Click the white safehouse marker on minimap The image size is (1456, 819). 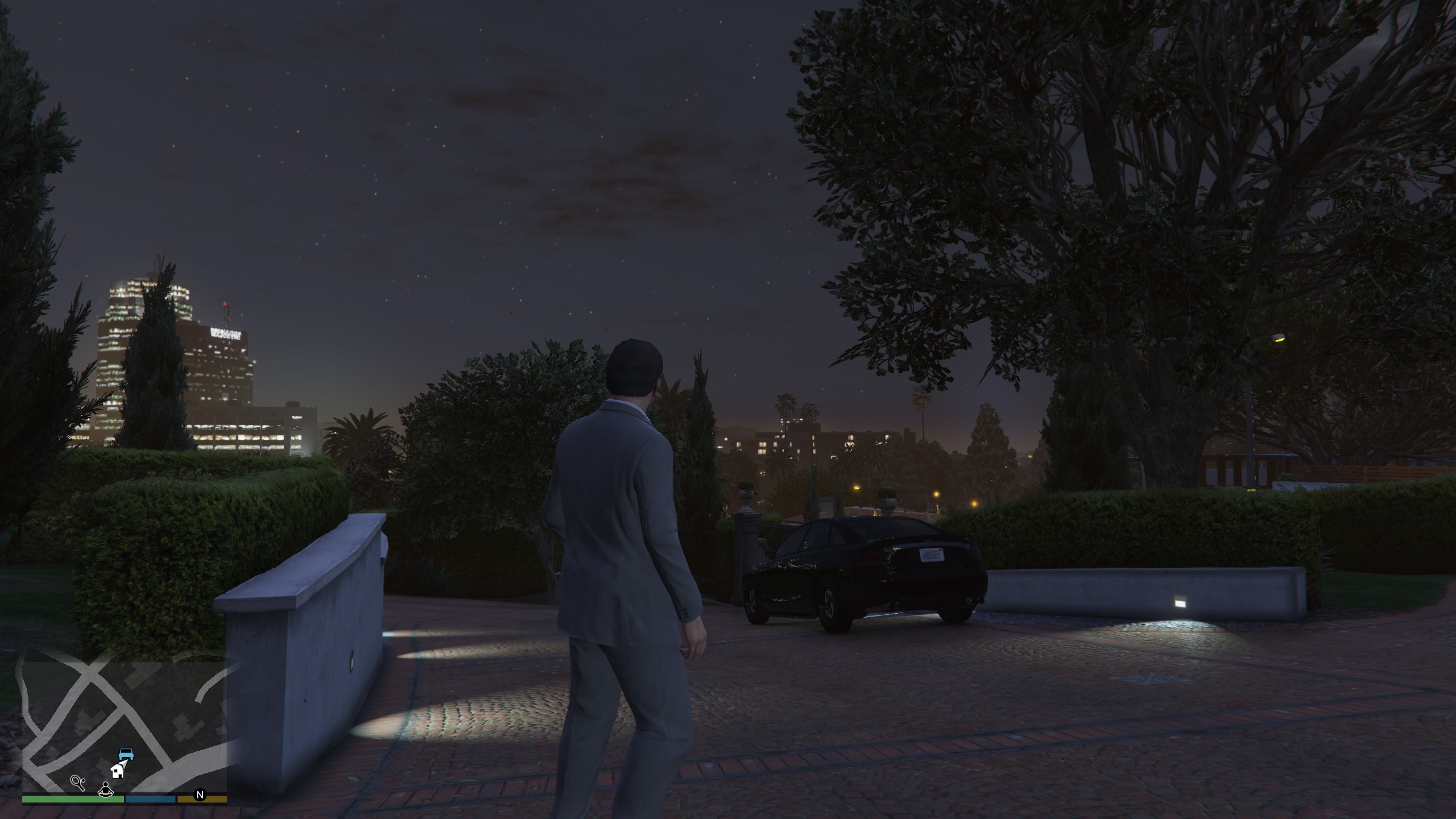[x=118, y=771]
